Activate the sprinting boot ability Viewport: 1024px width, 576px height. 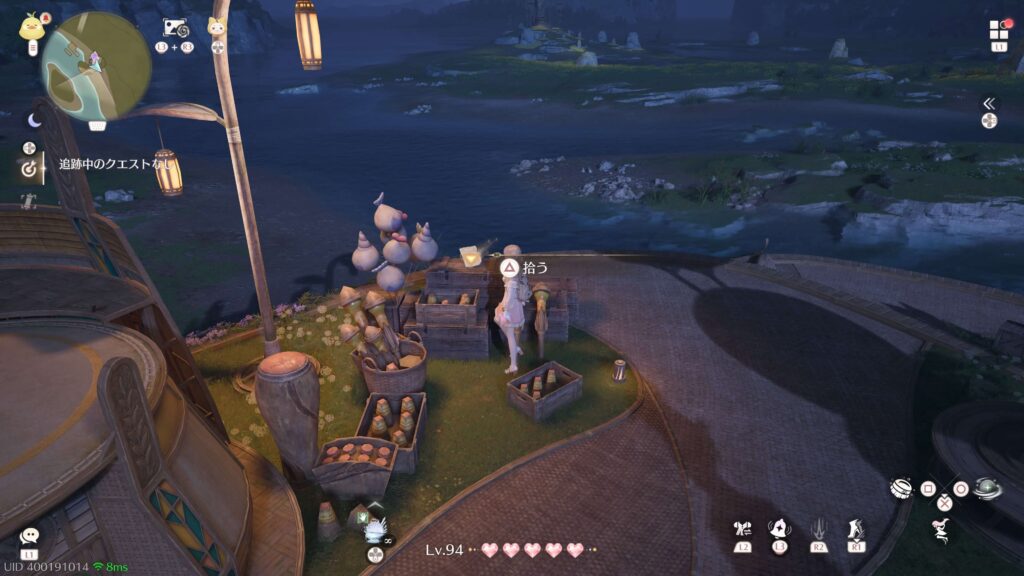coord(857,529)
